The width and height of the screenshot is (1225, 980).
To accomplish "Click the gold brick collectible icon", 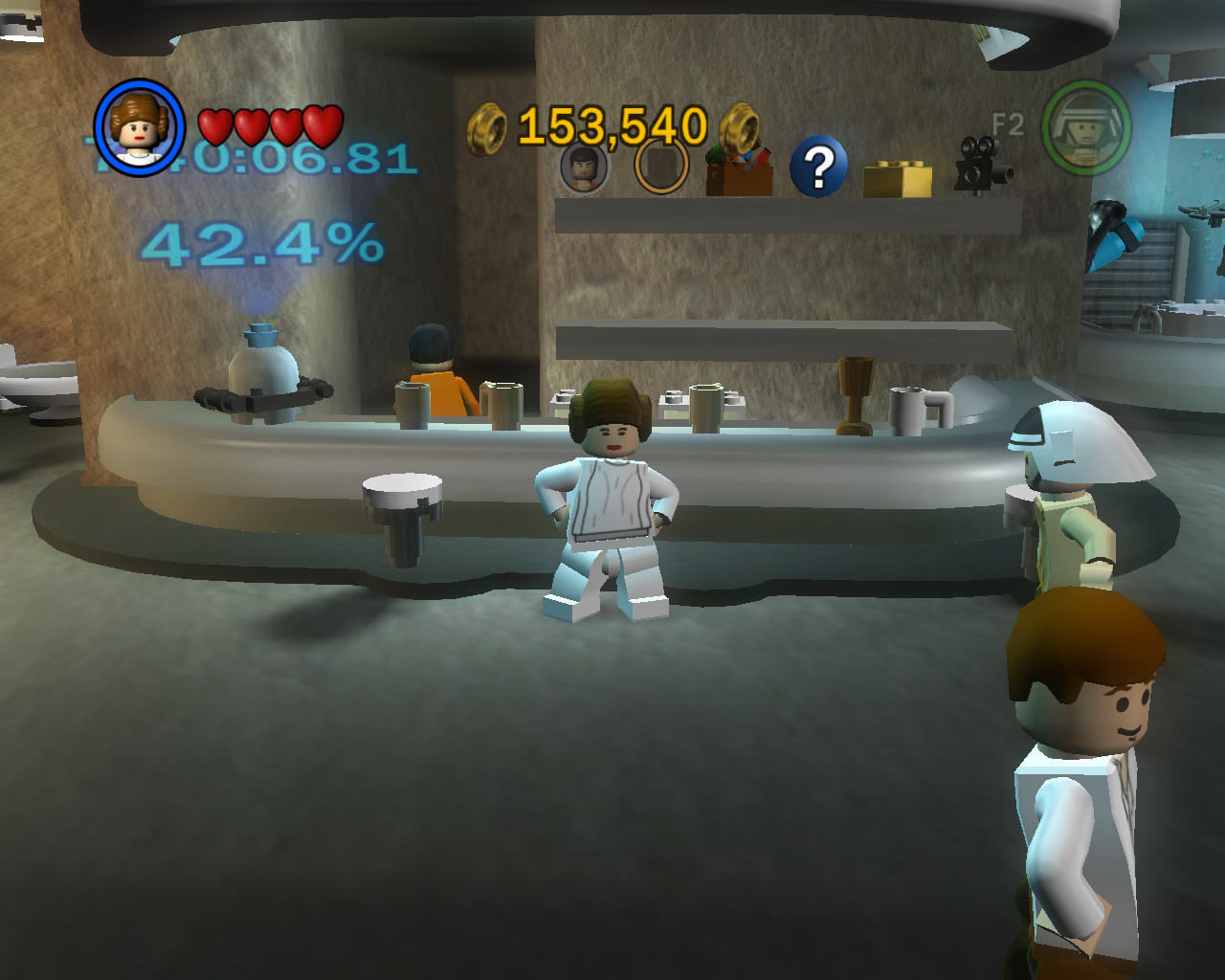I will point(898,176).
